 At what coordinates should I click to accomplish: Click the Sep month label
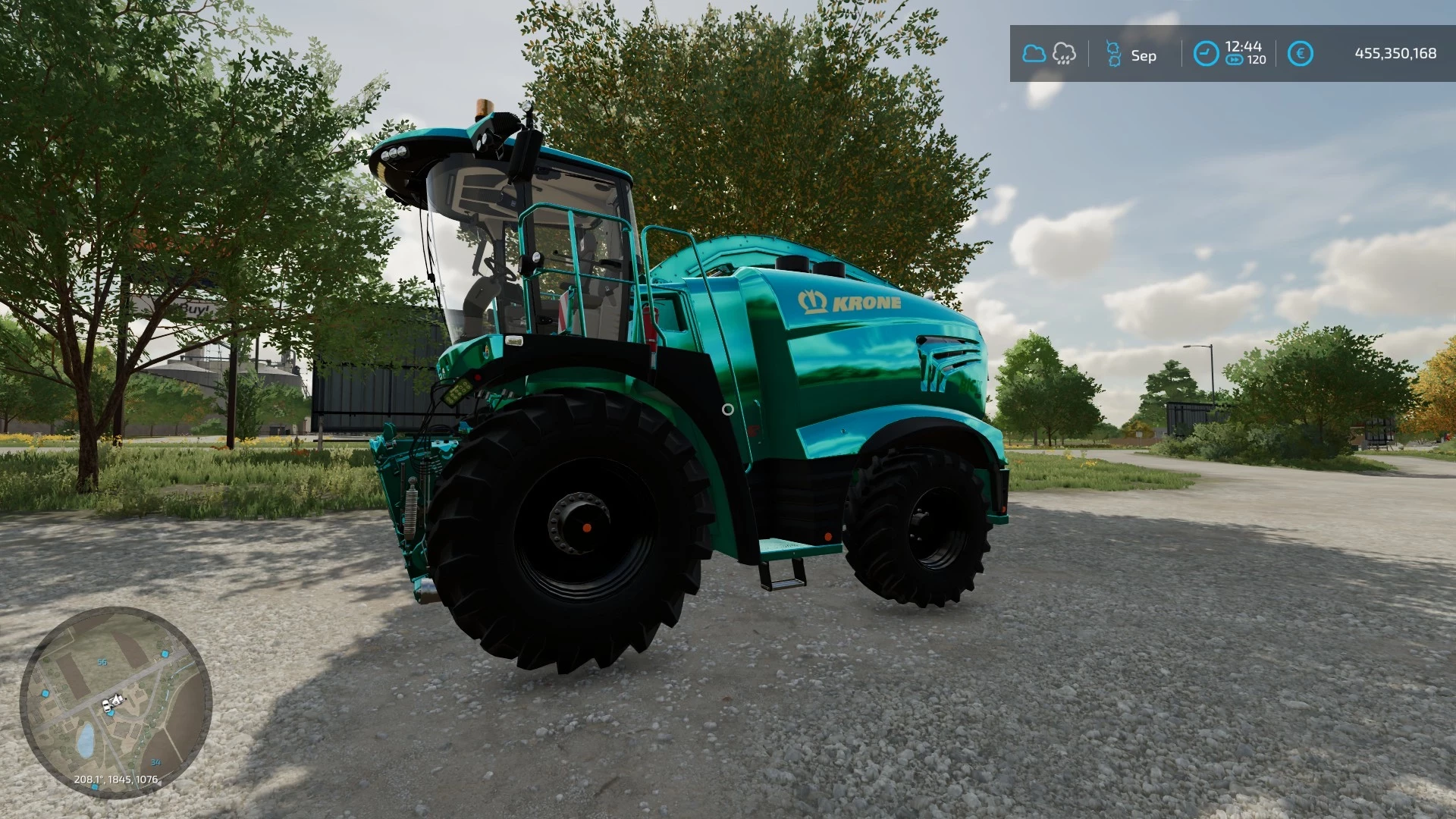(x=1144, y=55)
